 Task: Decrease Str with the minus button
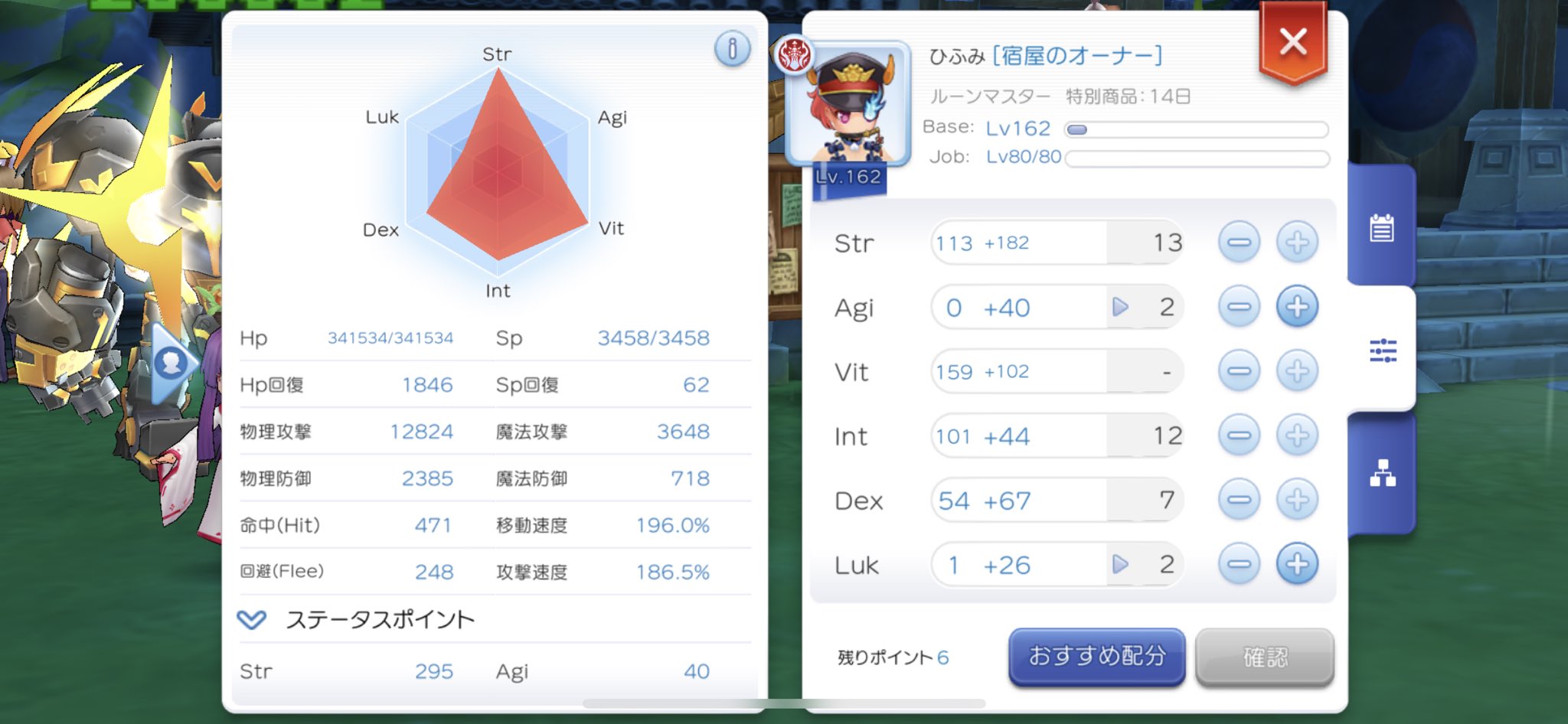(x=1240, y=242)
